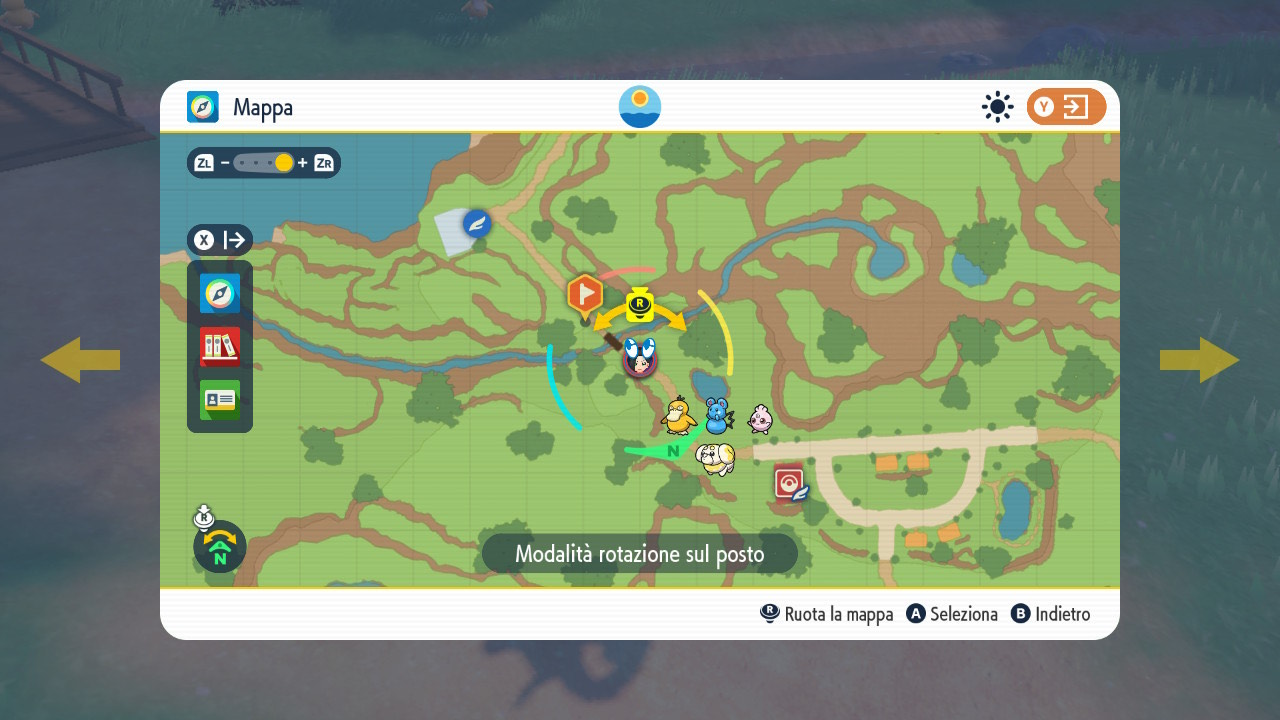
Task: Close the map with the exit button
Action: pos(1066,107)
